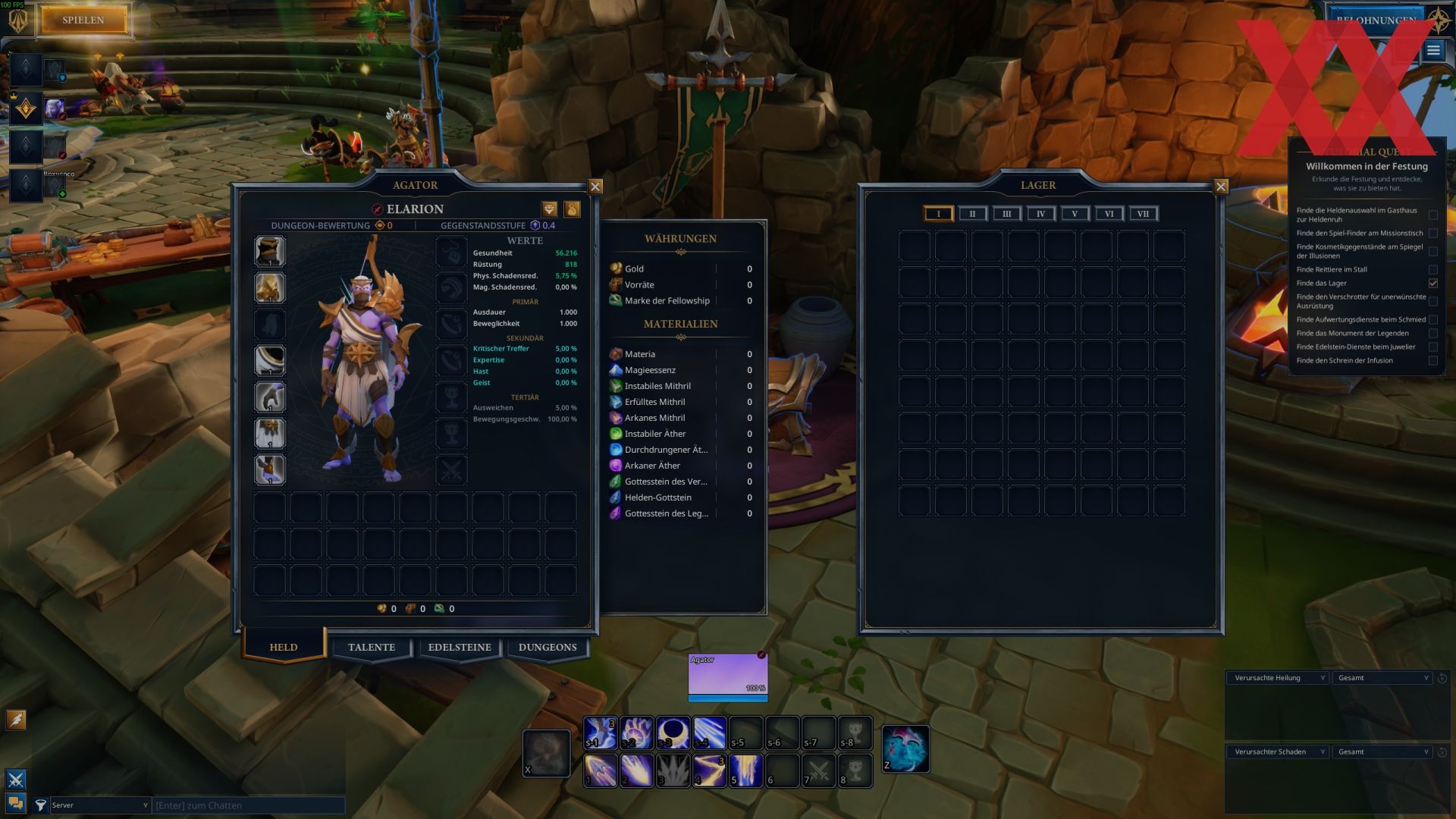Select storage page IV
1456x819 pixels.
click(x=1040, y=214)
